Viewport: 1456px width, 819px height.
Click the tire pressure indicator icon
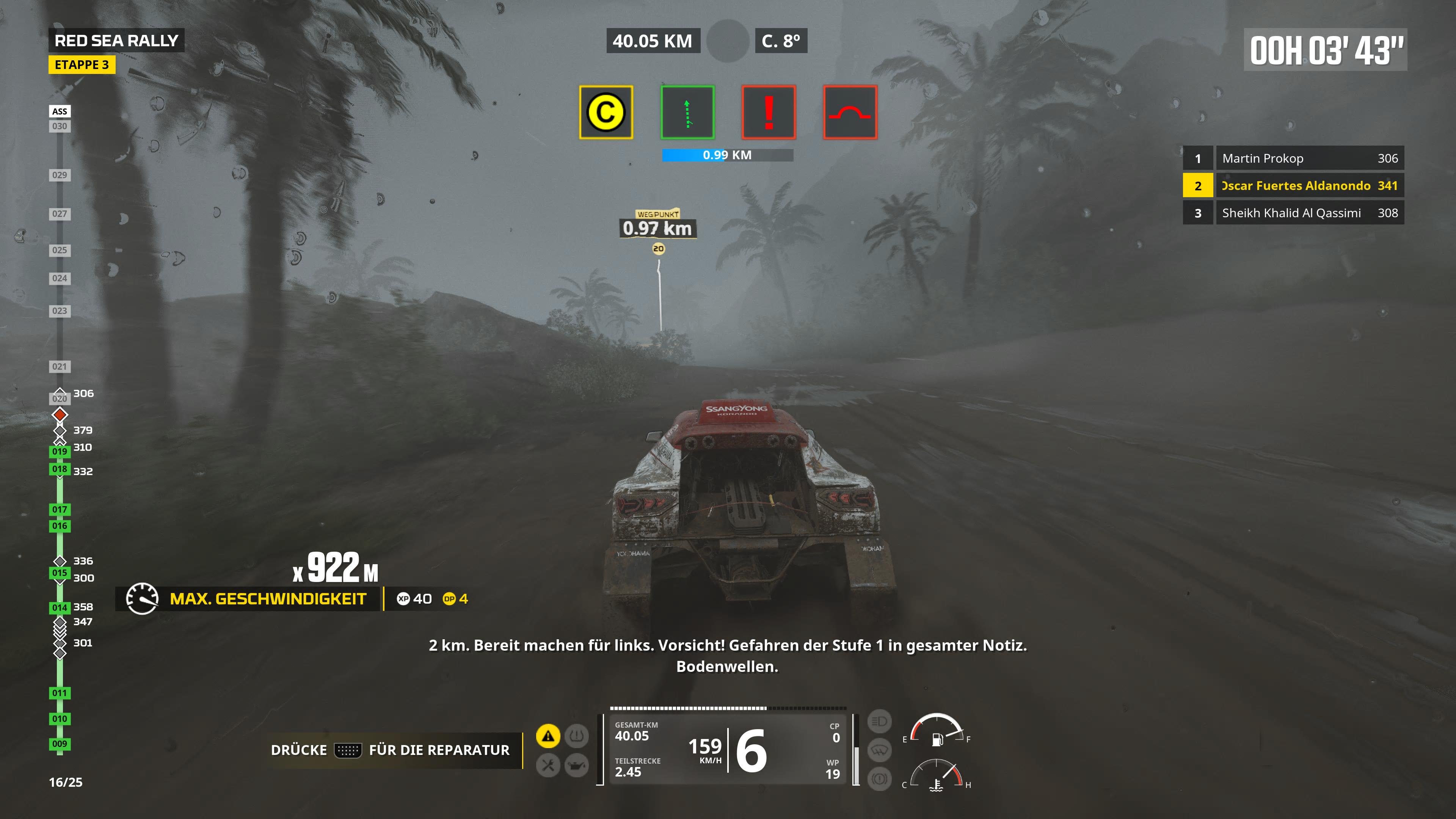(x=577, y=736)
